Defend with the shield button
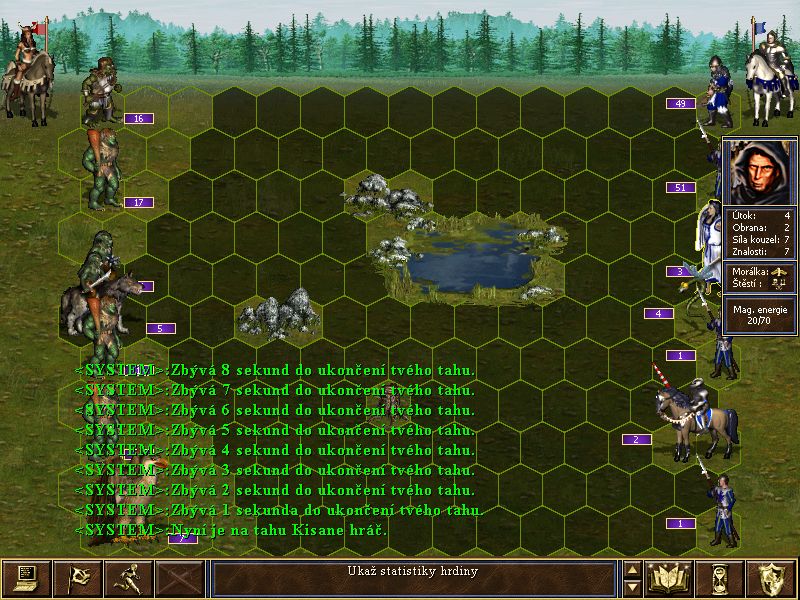 [772, 578]
